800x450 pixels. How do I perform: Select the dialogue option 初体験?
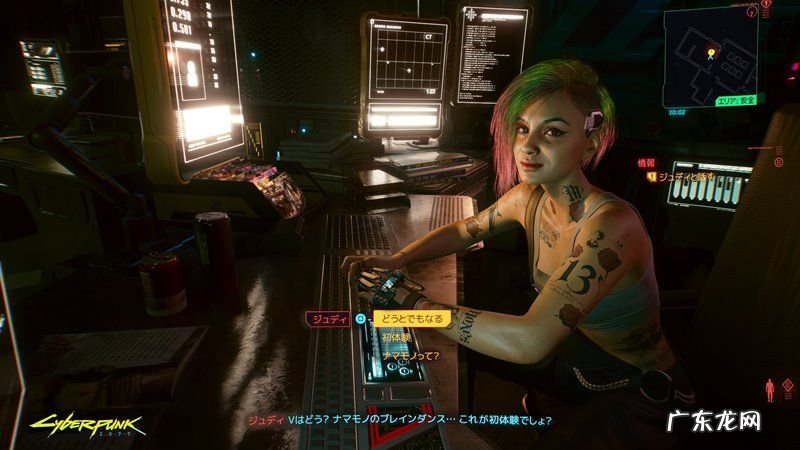click(x=396, y=337)
